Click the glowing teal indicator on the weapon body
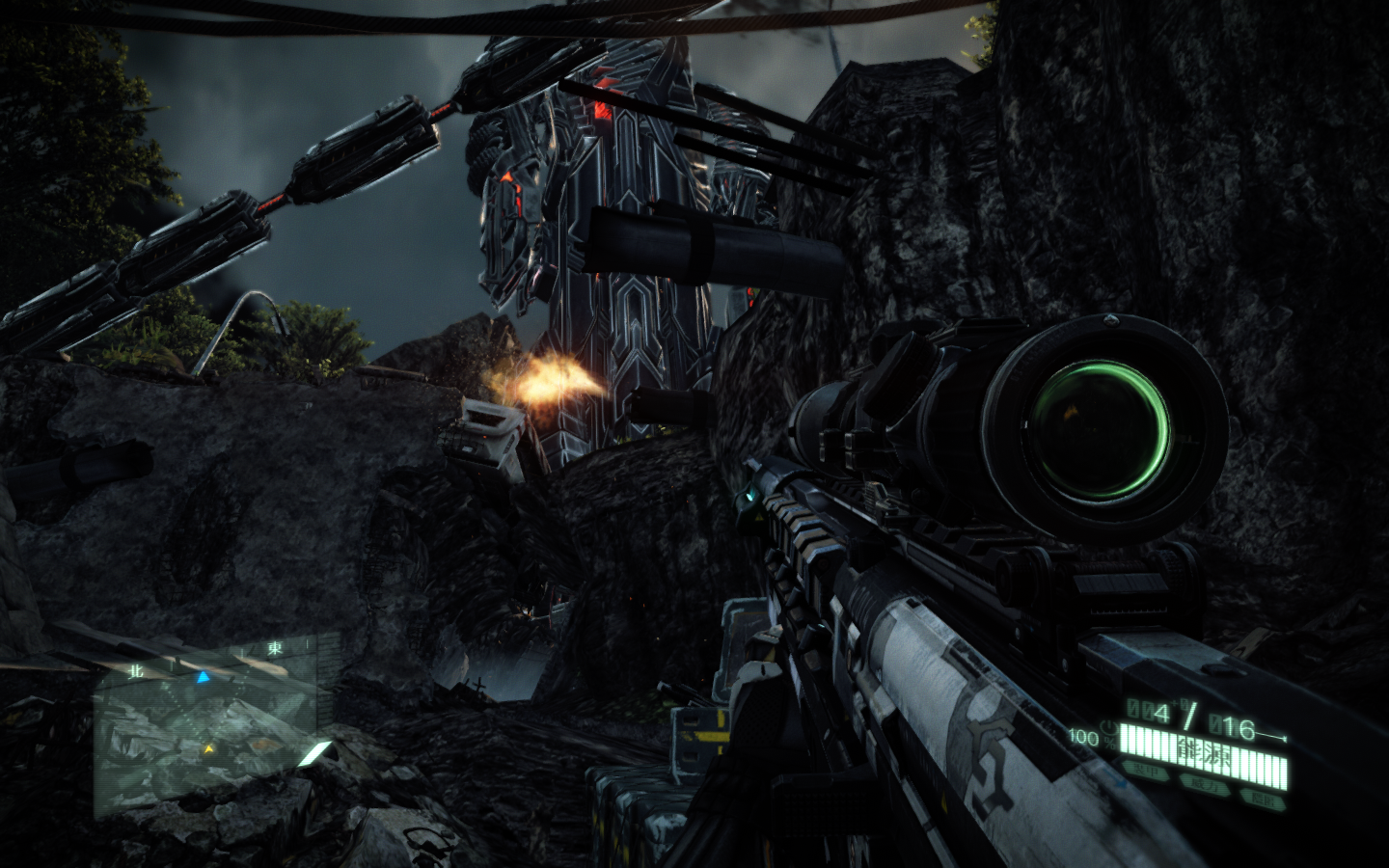The width and height of the screenshot is (1389, 868). (x=749, y=497)
